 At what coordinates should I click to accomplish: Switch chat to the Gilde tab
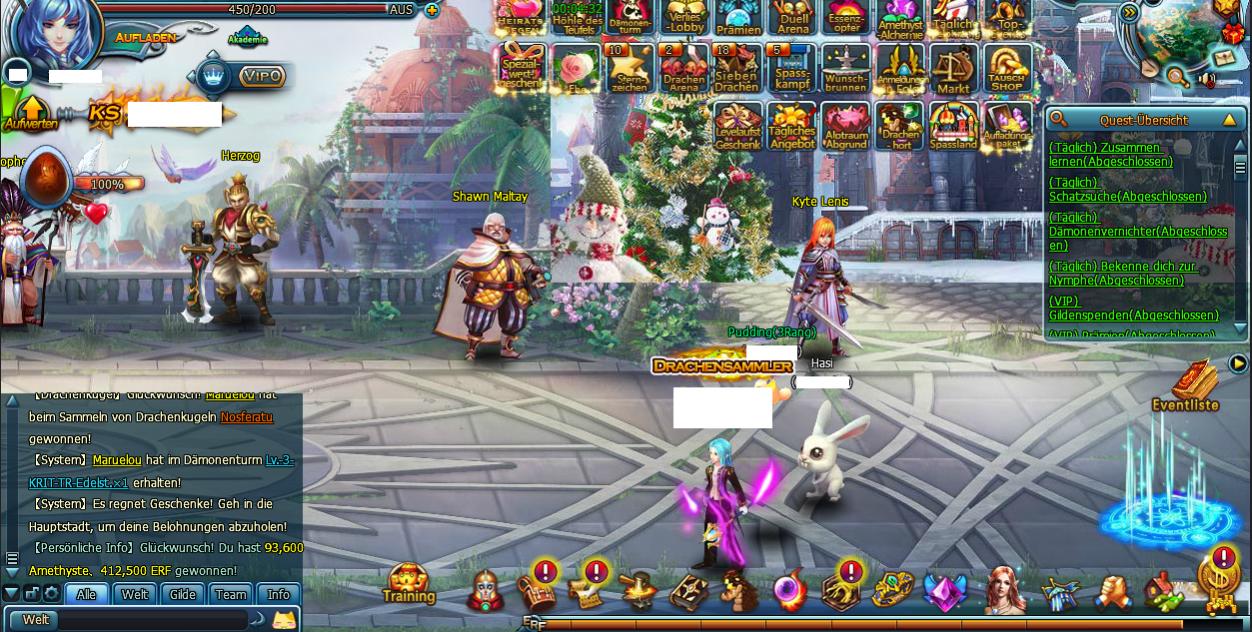[183, 594]
